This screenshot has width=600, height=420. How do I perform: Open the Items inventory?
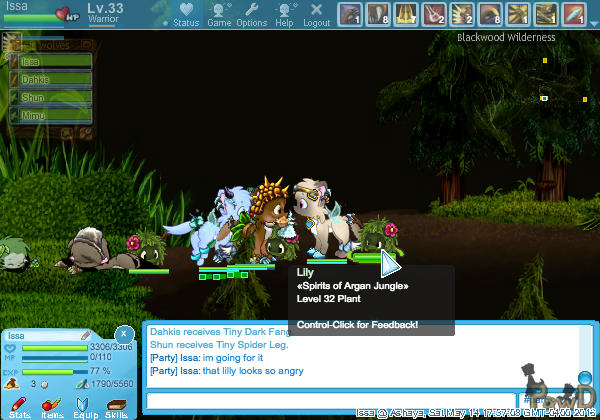coord(53,406)
